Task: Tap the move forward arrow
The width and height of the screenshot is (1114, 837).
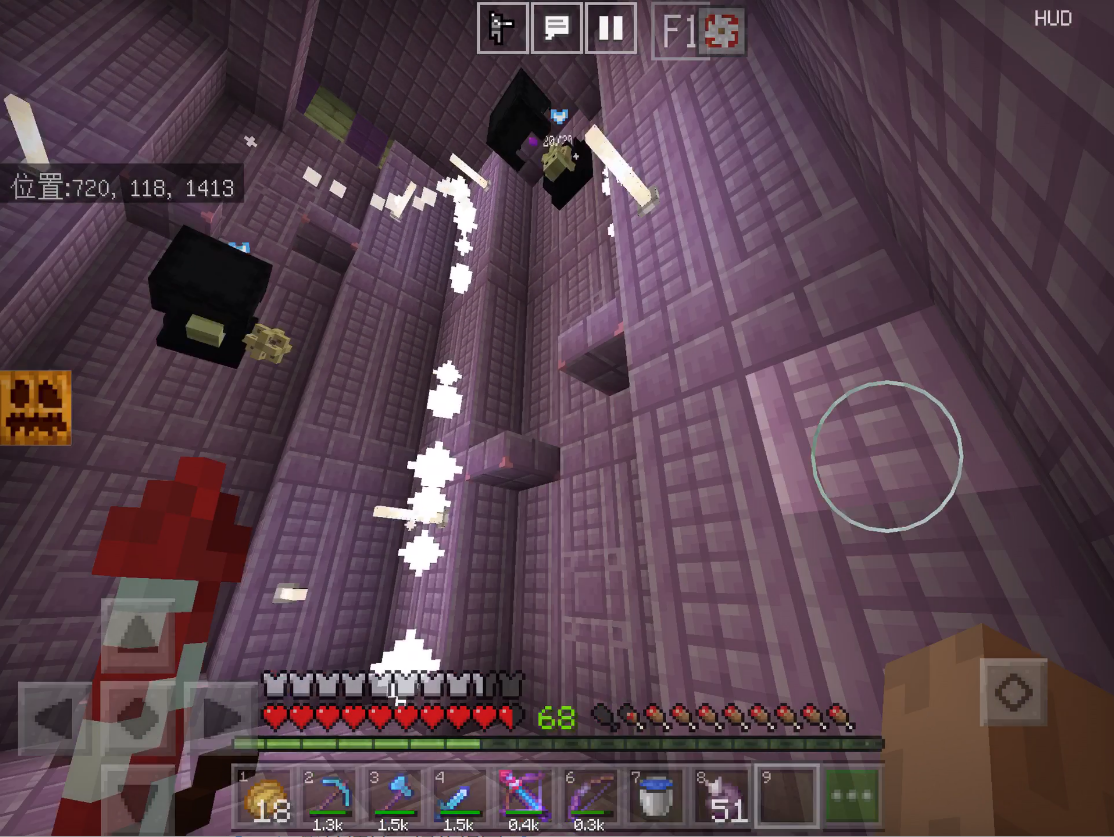Action: click(x=138, y=633)
